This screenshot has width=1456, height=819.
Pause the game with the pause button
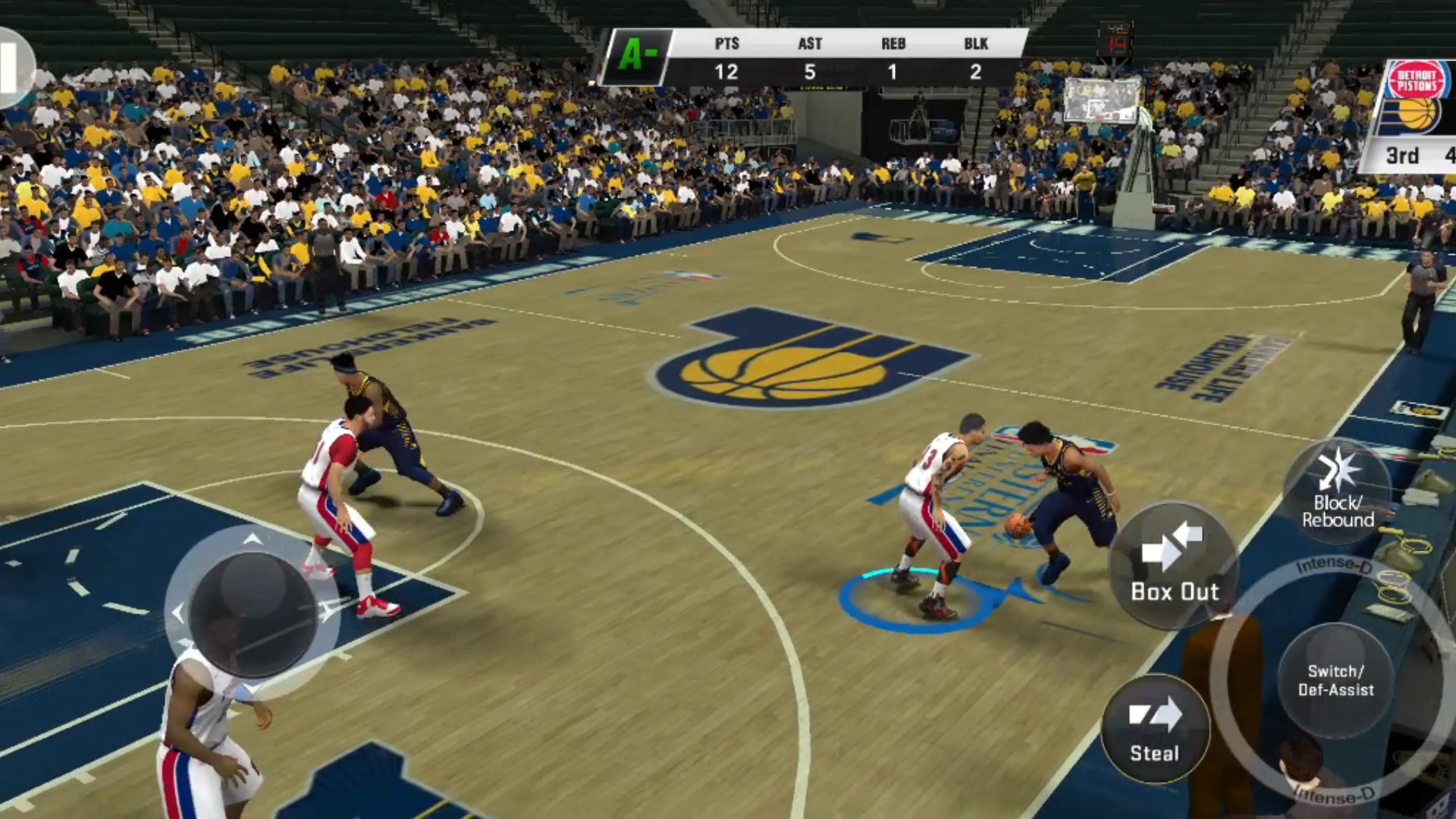point(11,68)
